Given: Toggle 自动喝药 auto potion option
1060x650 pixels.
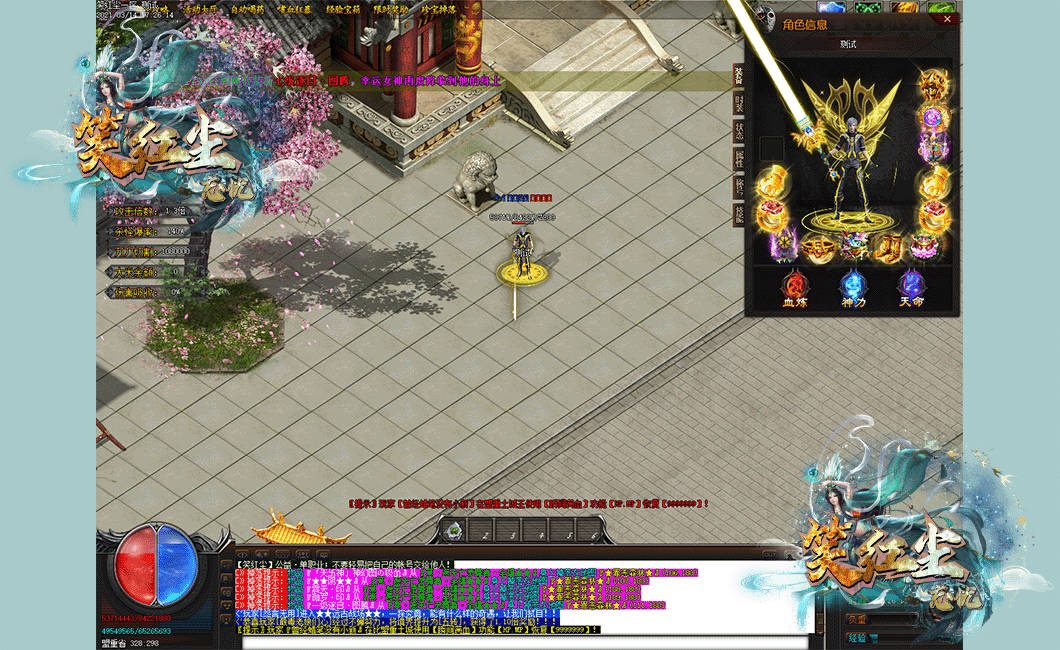Looking at the screenshot, I should [x=247, y=10].
